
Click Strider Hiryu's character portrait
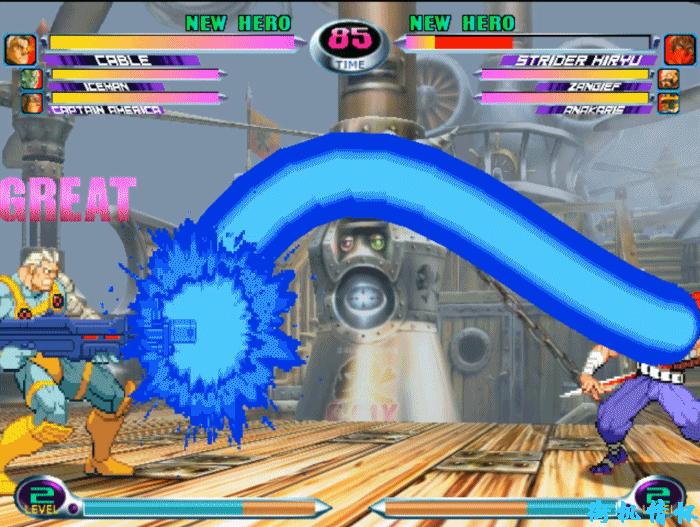679,49
